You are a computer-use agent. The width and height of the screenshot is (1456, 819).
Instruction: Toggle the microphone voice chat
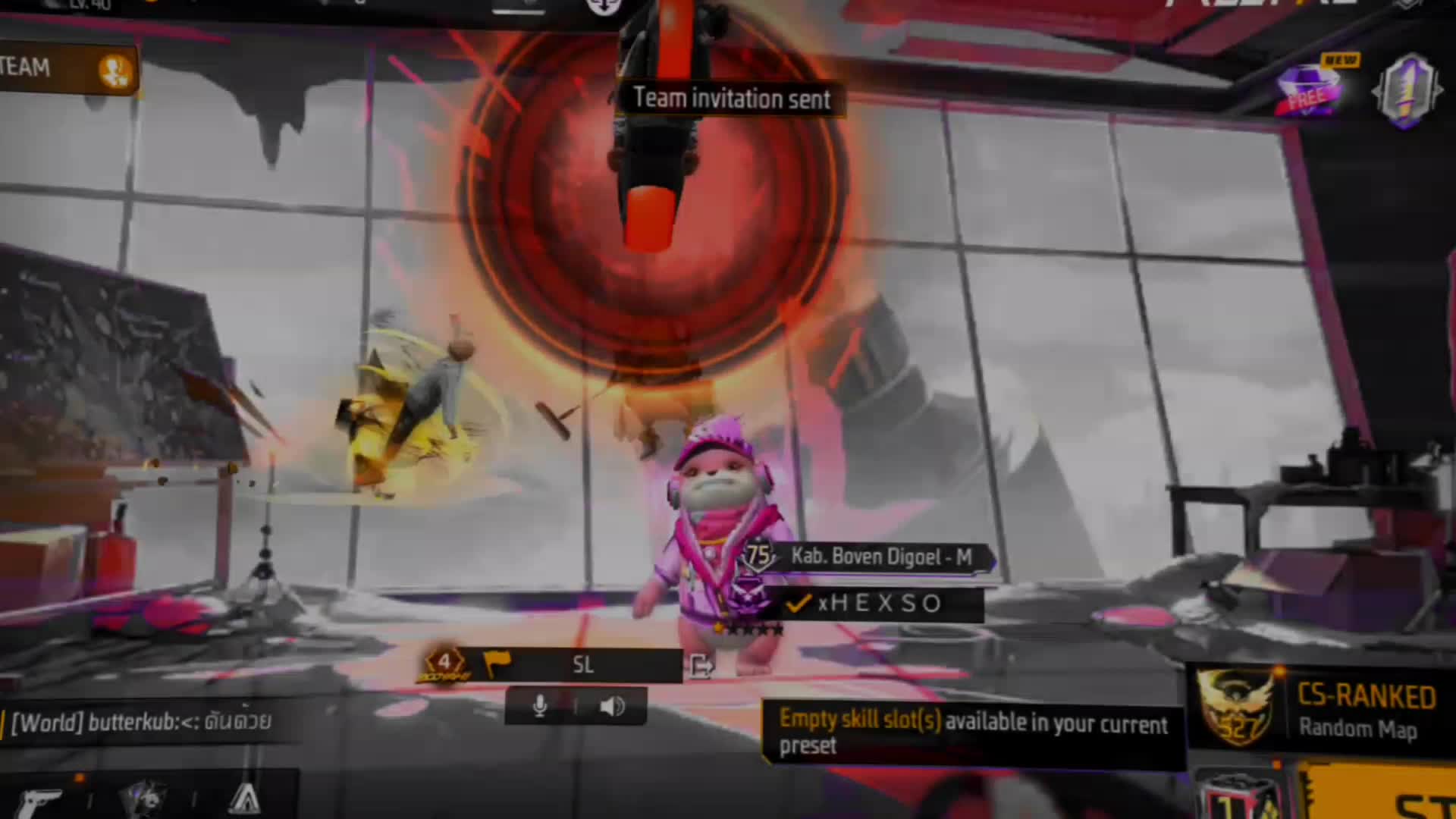(540, 707)
